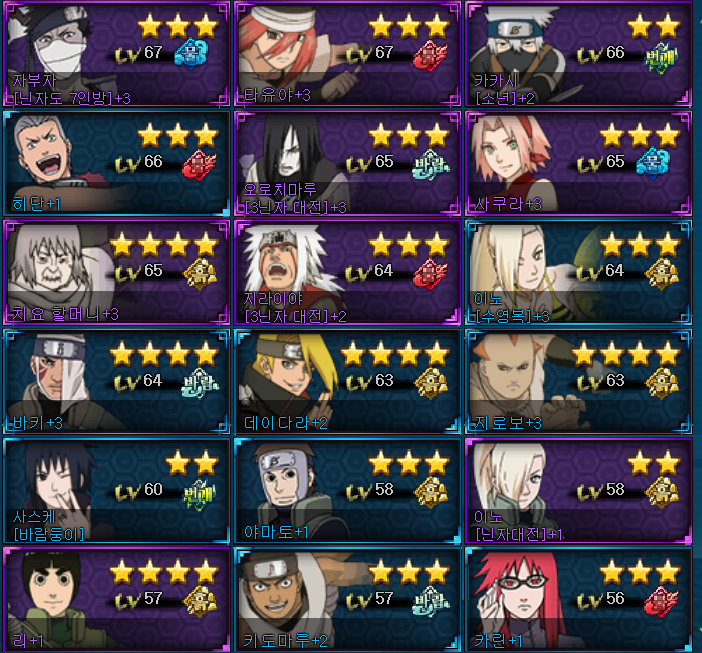Select the Hidan (히단+1) ninja card
702x653 pixels.
pos(116,163)
